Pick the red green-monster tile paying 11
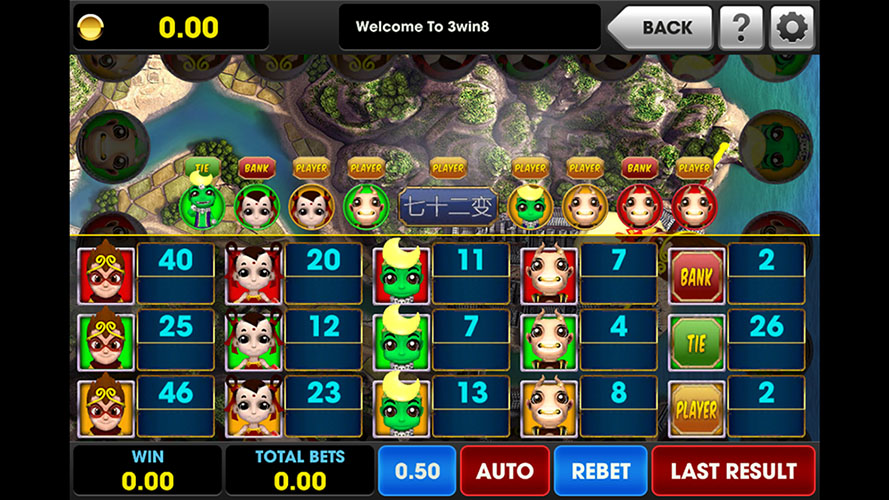 click(400, 275)
